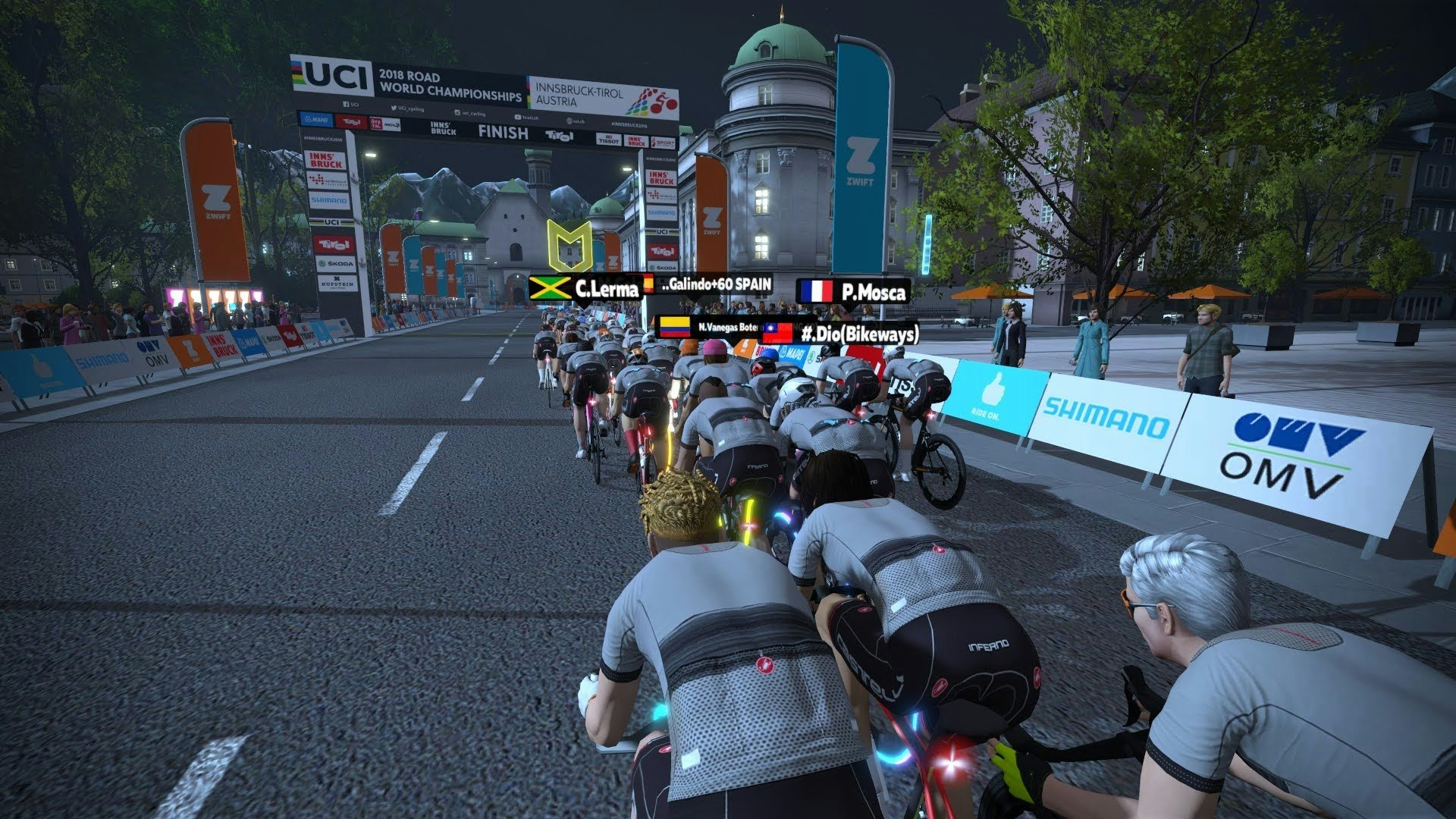Select the P.Mosca rider name tag
This screenshot has width=1456, height=819.
pos(853,292)
